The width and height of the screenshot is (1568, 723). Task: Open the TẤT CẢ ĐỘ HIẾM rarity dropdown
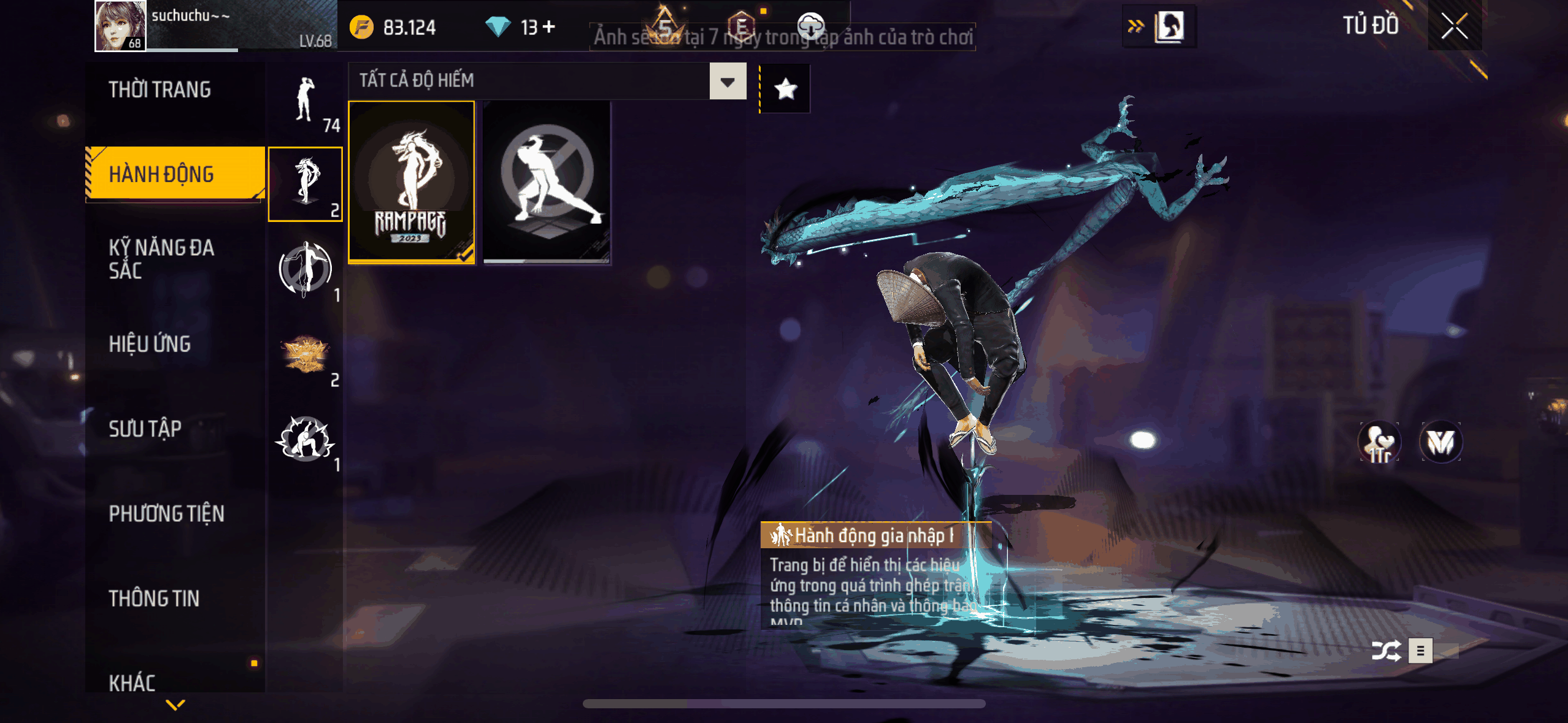tap(728, 81)
